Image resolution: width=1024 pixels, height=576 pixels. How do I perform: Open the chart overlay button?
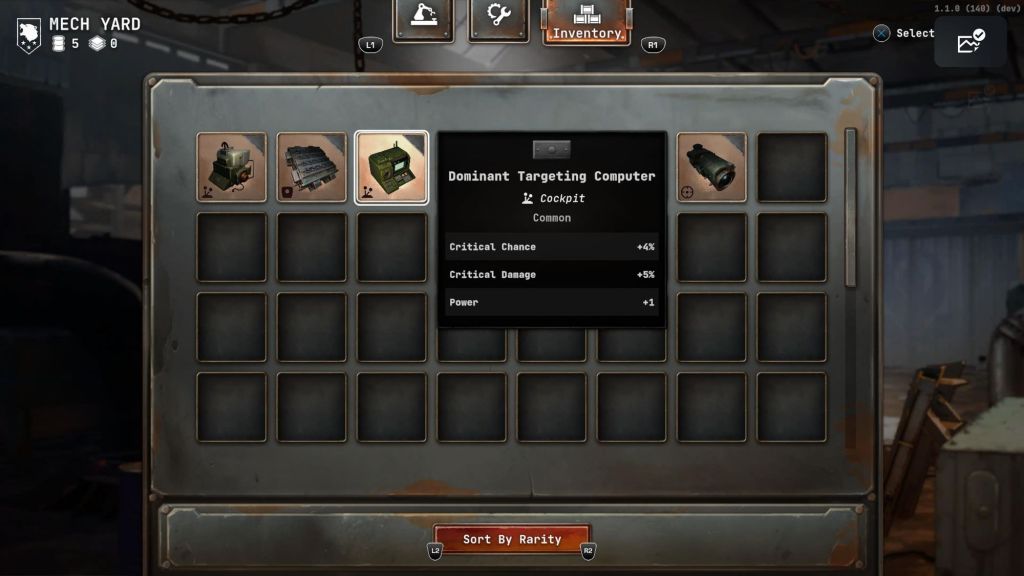(970, 42)
